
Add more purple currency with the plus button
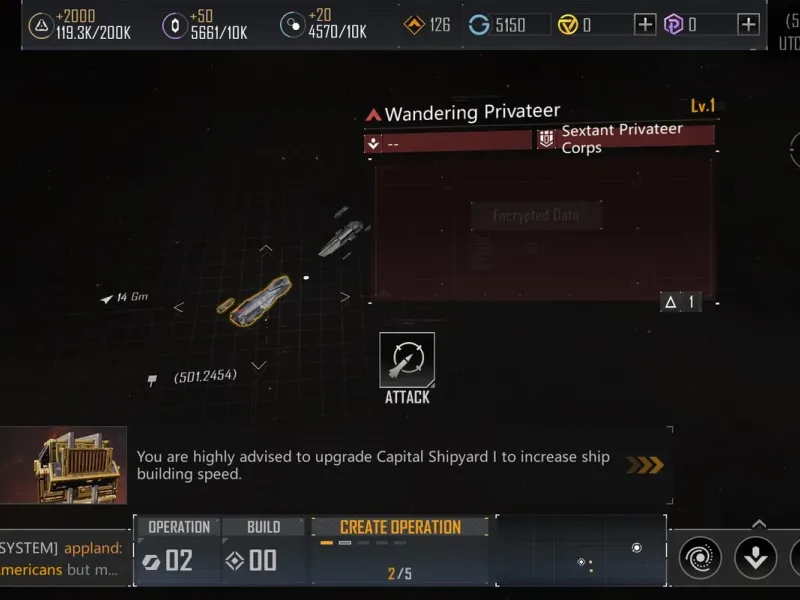point(748,24)
